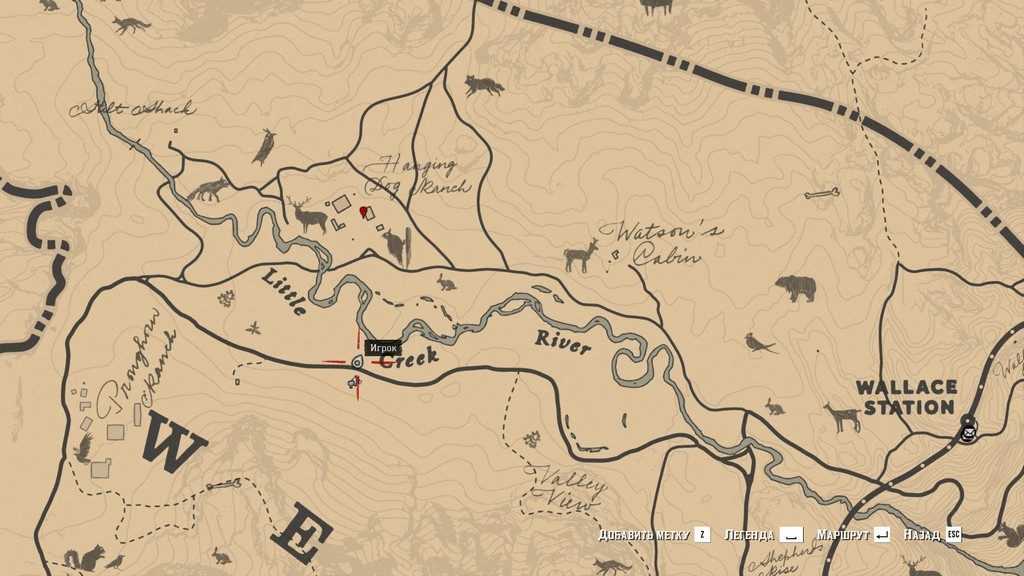The height and width of the screenshot is (576, 1024).
Task: Go back with the Назад button
Action: (931, 535)
